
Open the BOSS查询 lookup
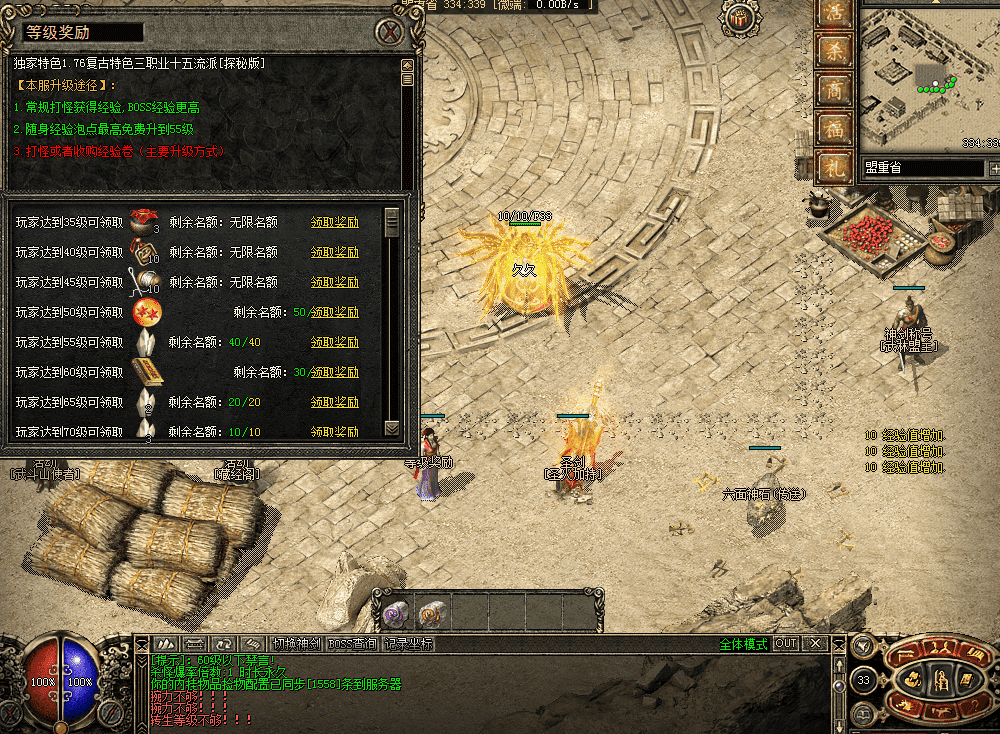(352, 644)
